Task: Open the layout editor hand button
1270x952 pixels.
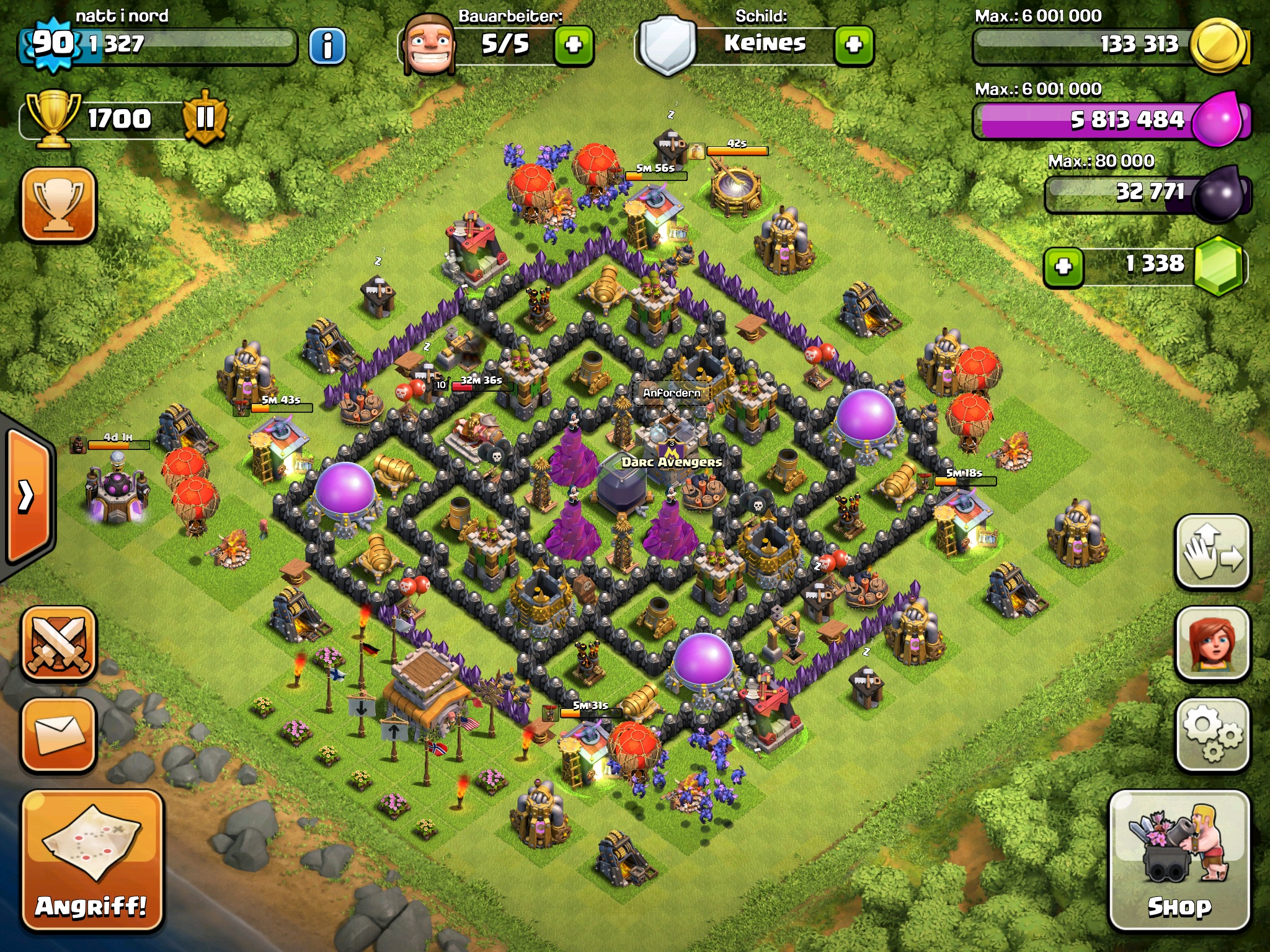Action: pyautogui.click(x=1212, y=552)
